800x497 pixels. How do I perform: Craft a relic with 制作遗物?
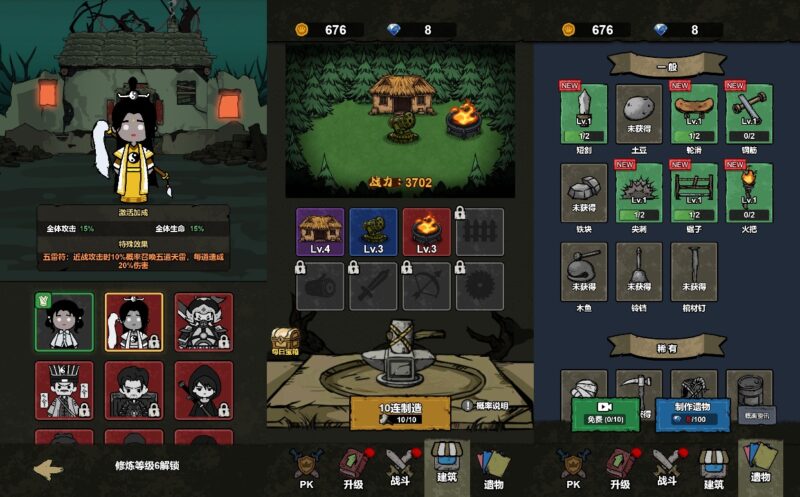[x=692, y=413]
